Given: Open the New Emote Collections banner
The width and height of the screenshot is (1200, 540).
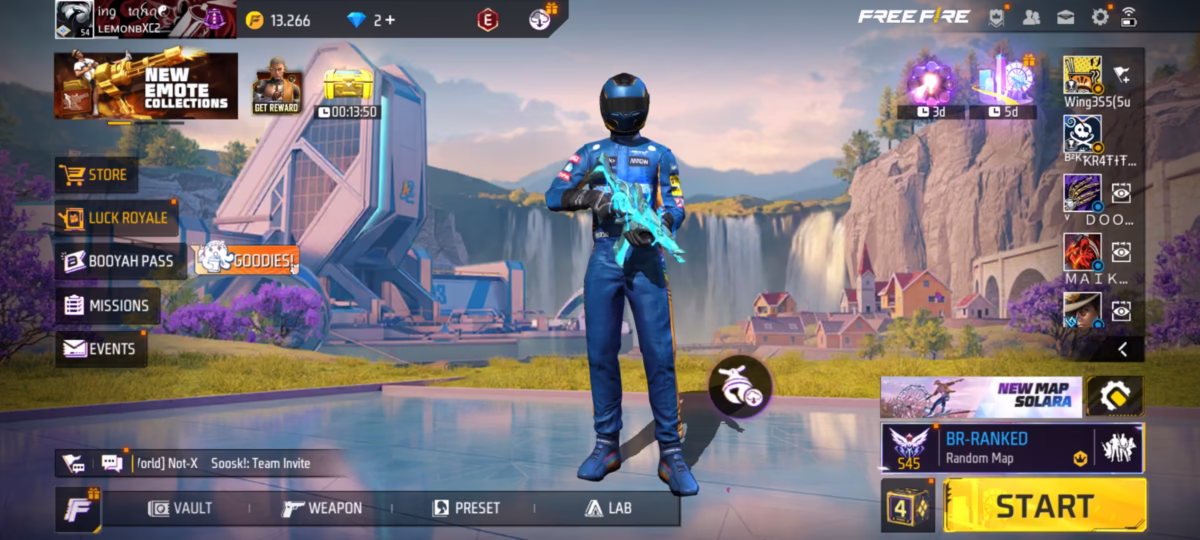Looking at the screenshot, I should (146, 87).
